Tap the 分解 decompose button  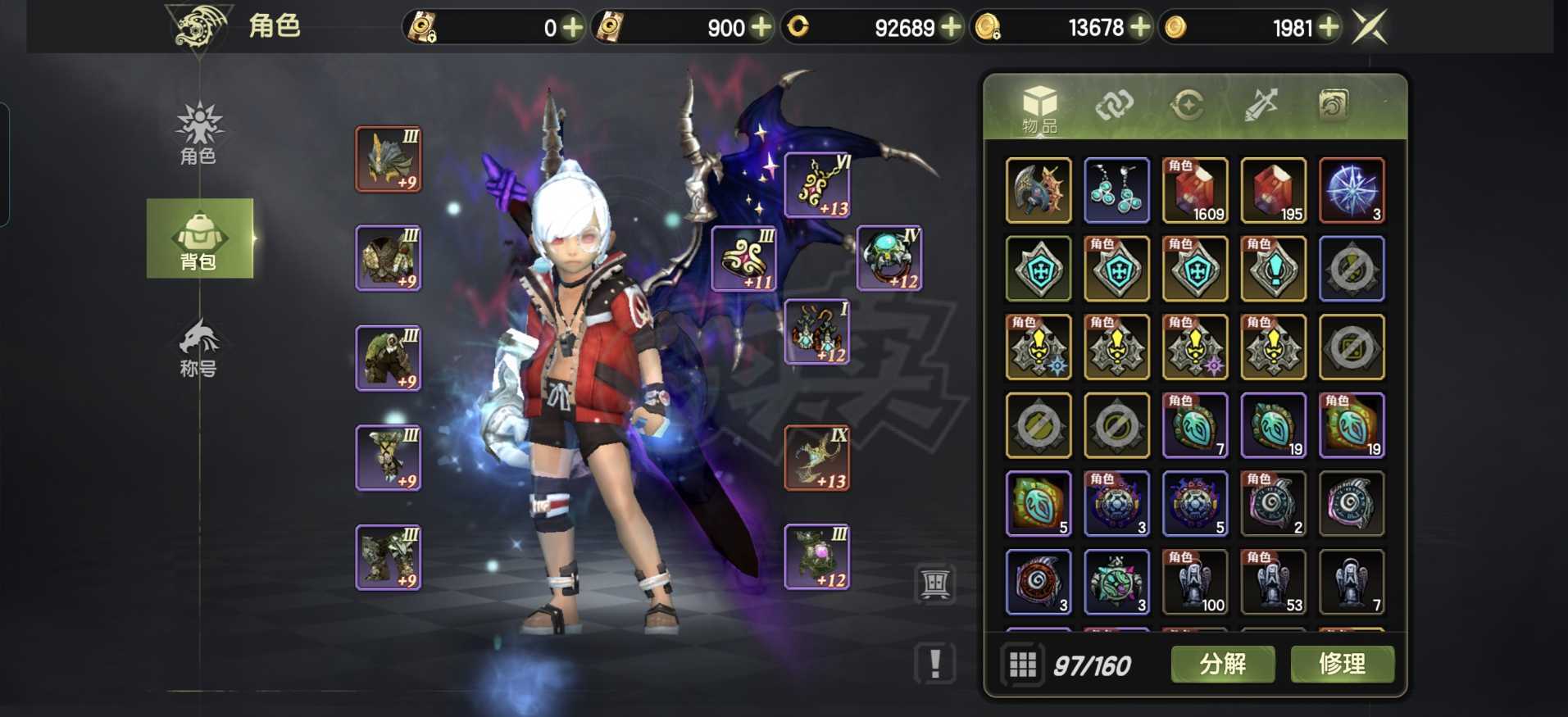click(x=1222, y=663)
